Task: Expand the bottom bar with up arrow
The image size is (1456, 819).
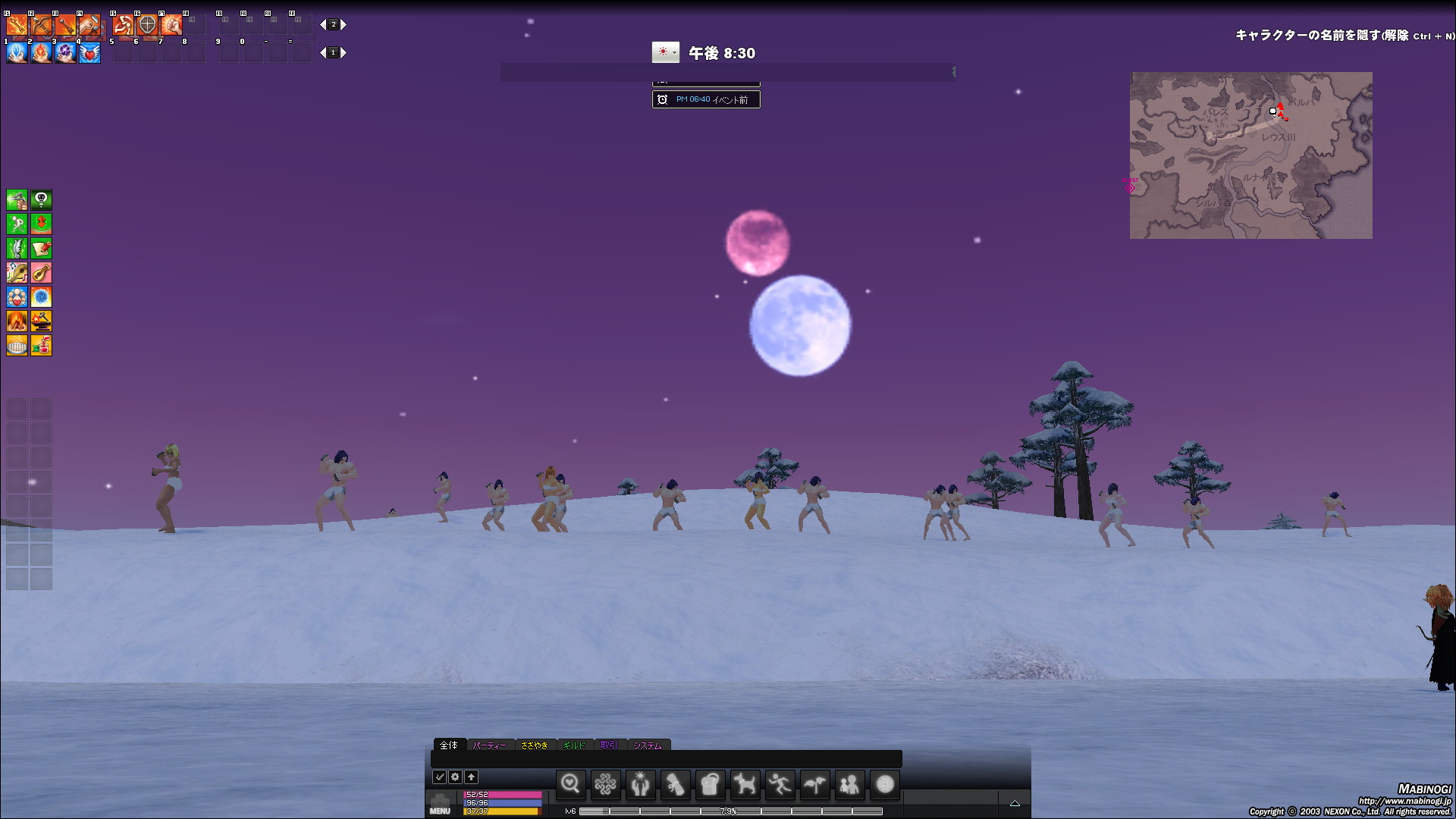Action: coord(1015,803)
